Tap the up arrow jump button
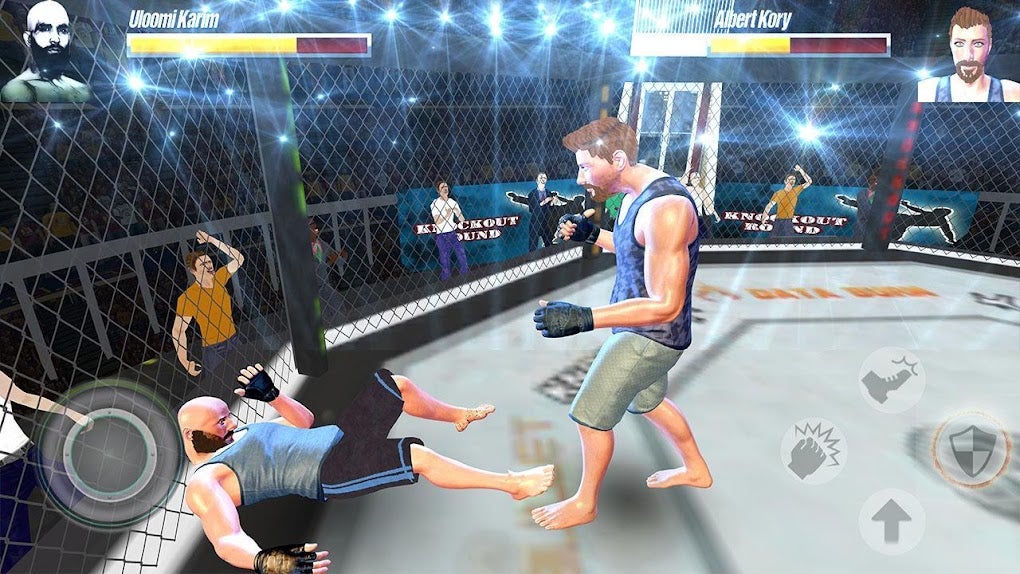Image resolution: width=1020 pixels, height=574 pixels. (891, 521)
